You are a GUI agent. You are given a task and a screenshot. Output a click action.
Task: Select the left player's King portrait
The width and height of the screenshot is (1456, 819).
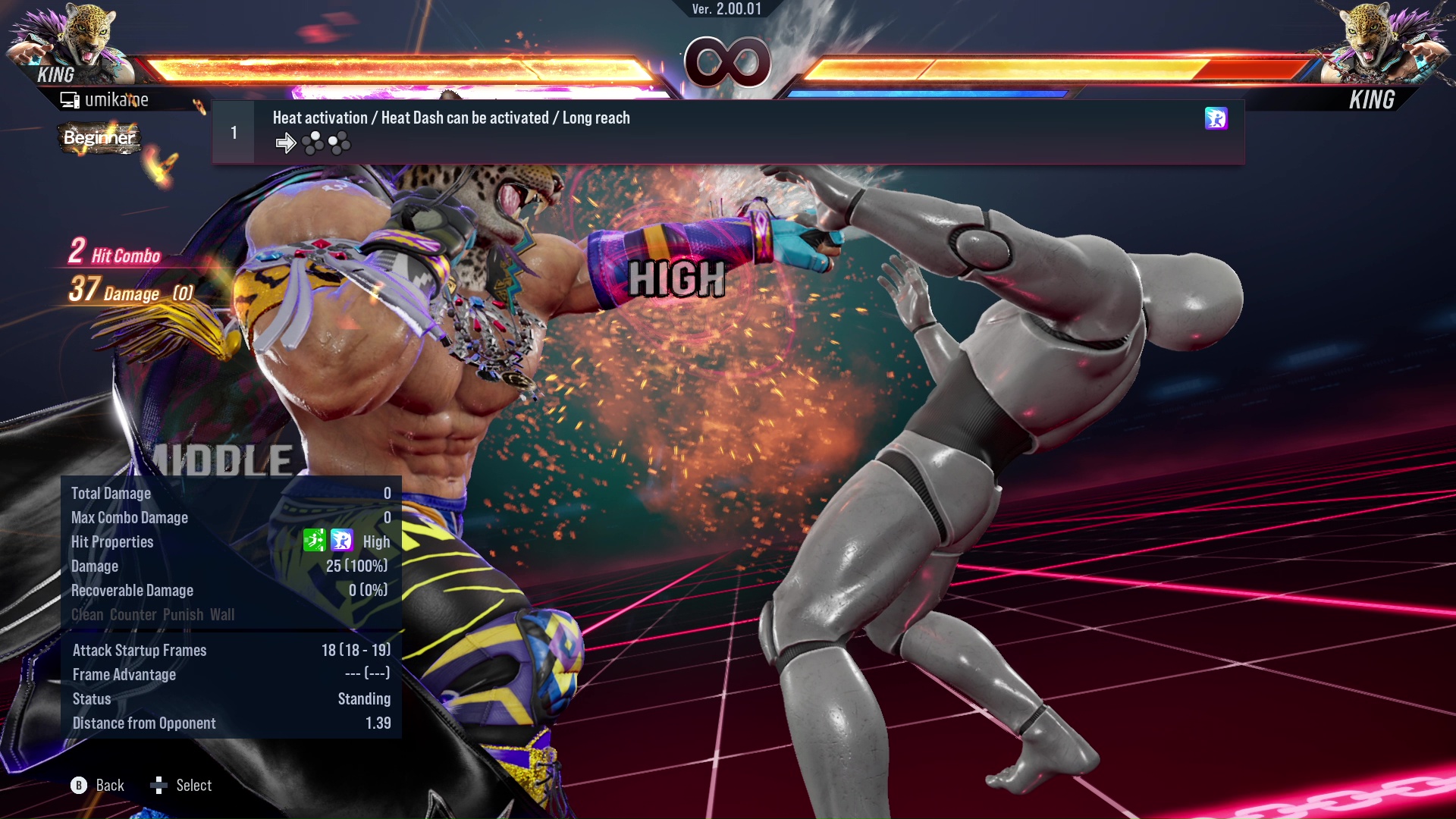tap(72, 42)
